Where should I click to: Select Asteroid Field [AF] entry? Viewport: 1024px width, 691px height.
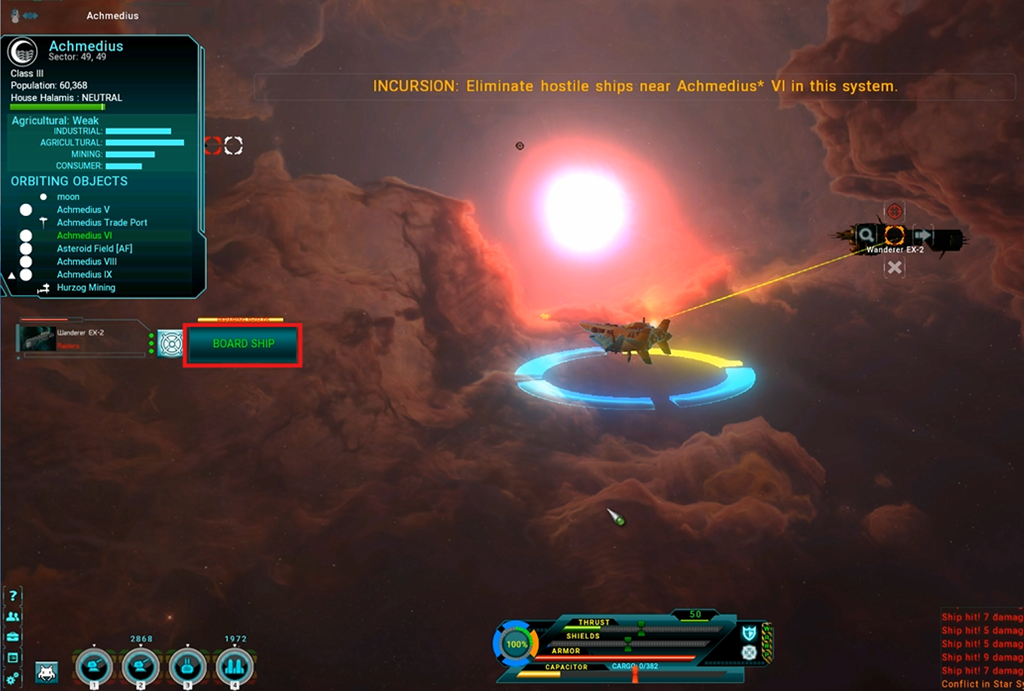coord(95,249)
